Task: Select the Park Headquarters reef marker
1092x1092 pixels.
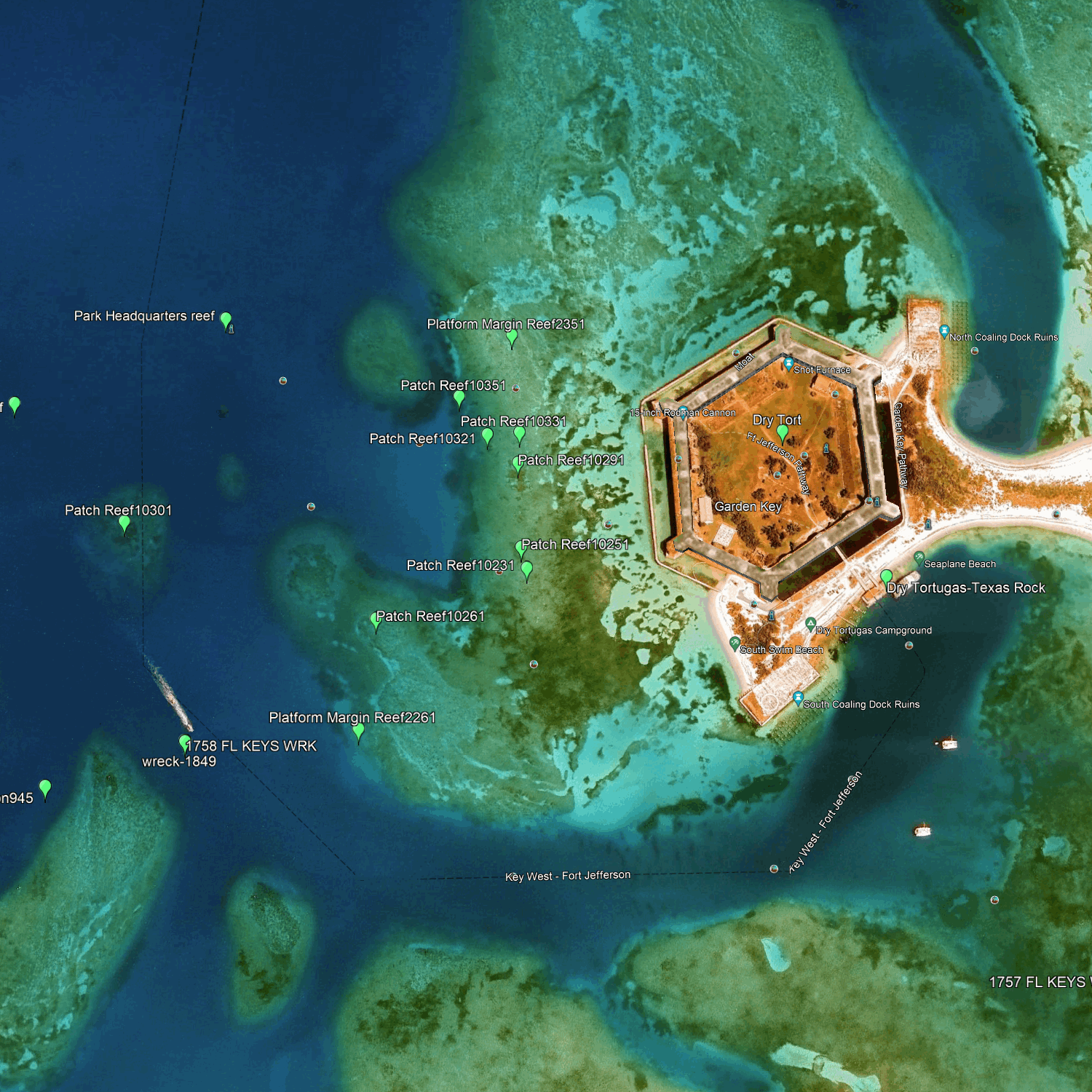Action: (x=226, y=320)
